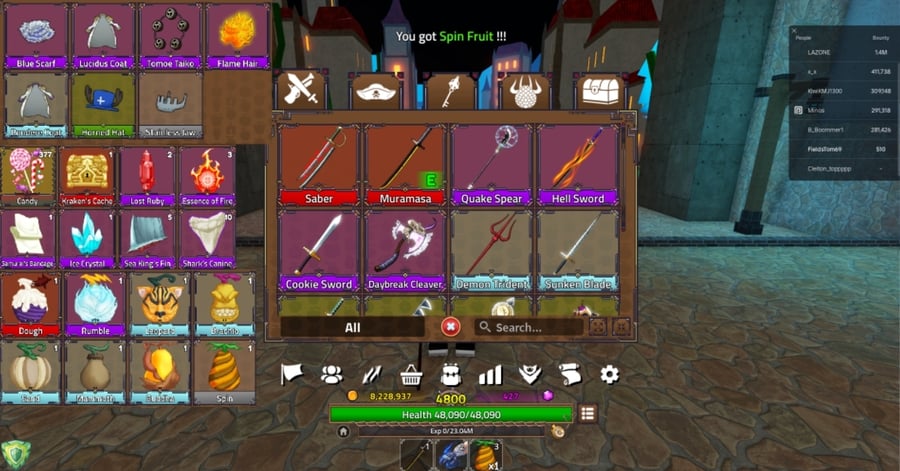Open the shop basket icon
The image size is (900, 471).
coord(410,375)
